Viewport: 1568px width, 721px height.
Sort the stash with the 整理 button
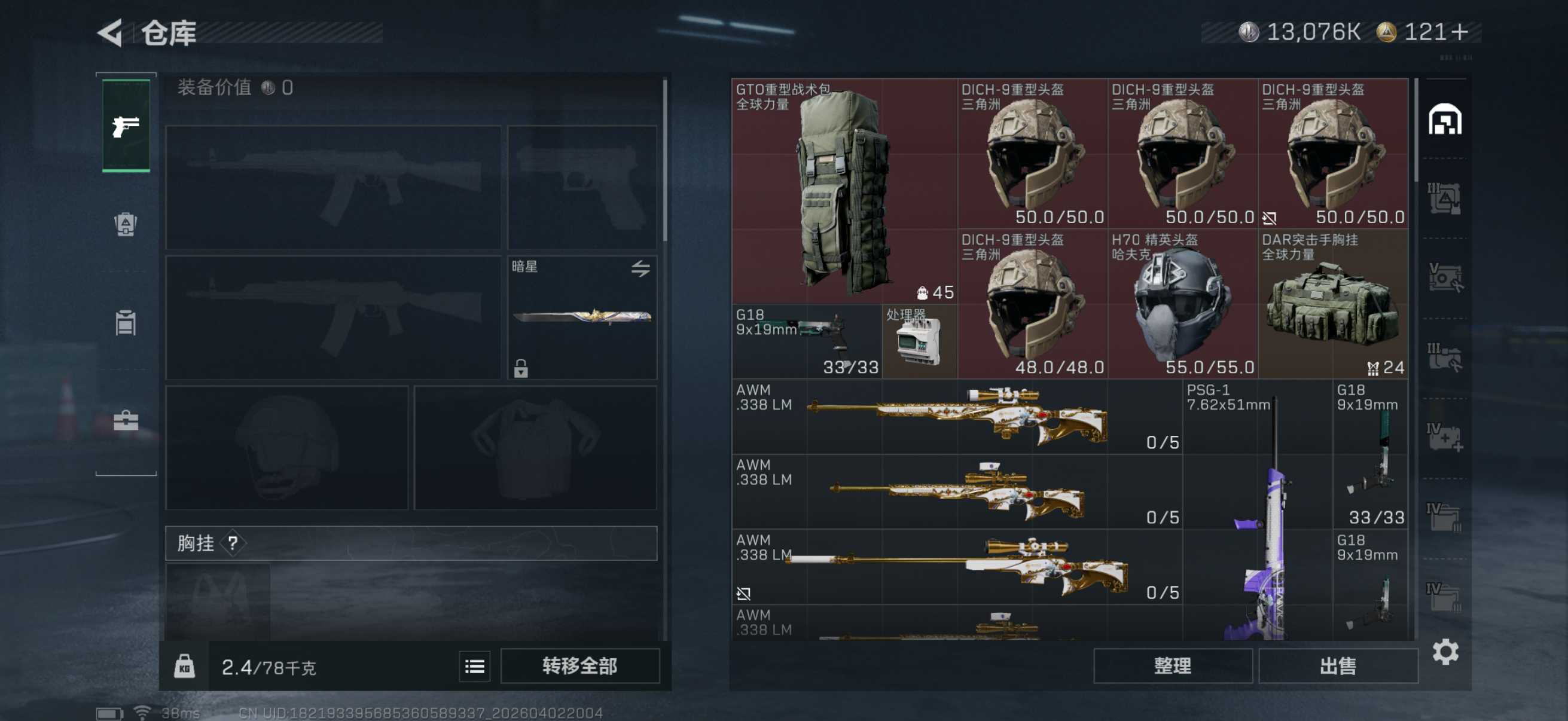1172,665
